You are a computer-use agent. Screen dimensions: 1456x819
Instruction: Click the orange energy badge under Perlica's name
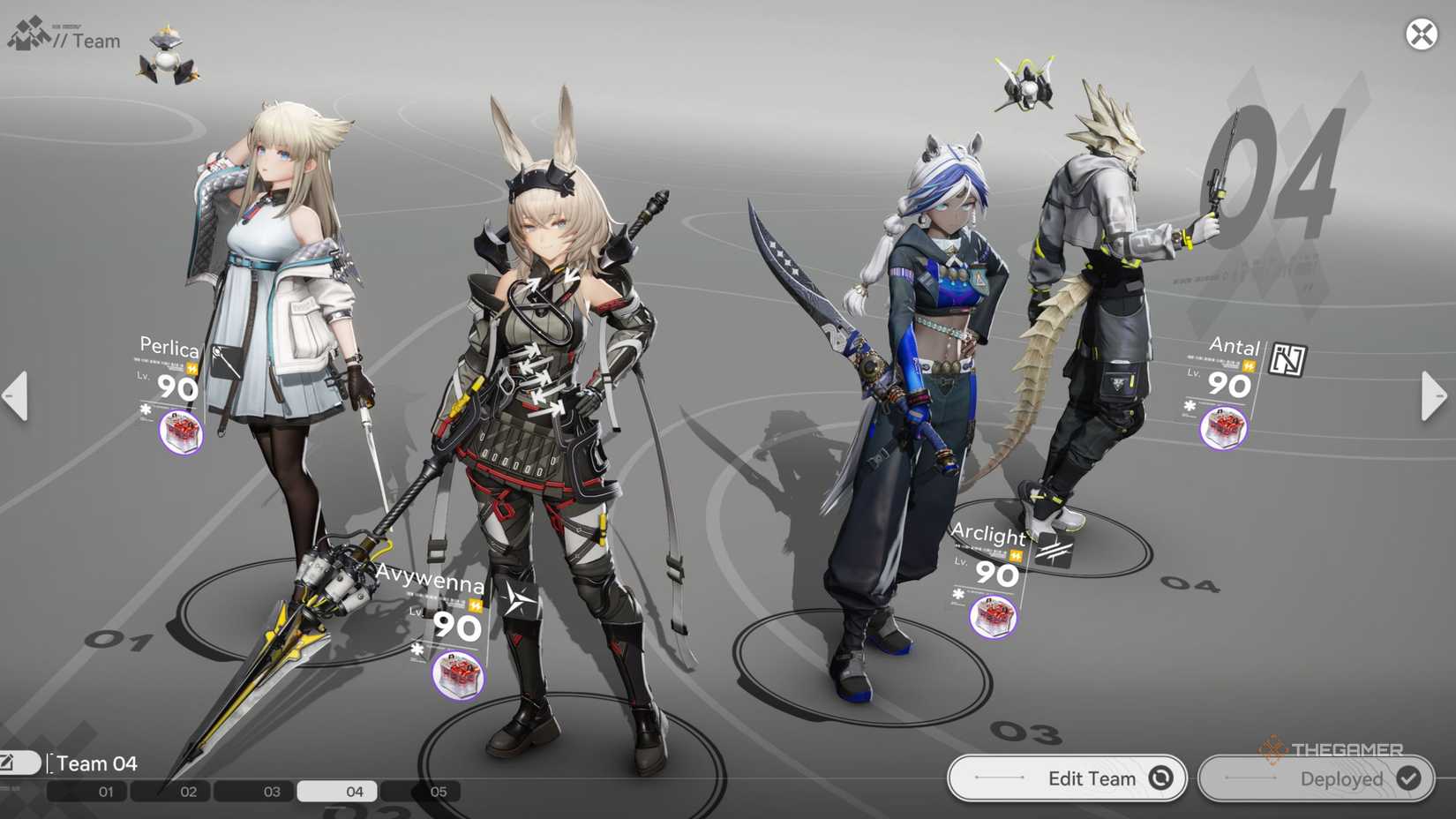(x=191, y=369)
